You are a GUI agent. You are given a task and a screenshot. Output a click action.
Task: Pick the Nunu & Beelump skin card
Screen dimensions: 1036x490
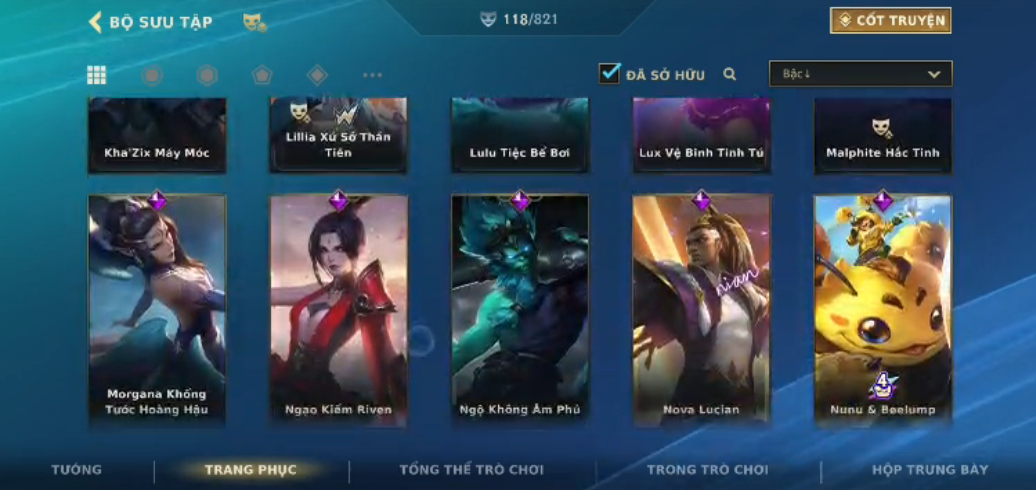click(882, 310)
